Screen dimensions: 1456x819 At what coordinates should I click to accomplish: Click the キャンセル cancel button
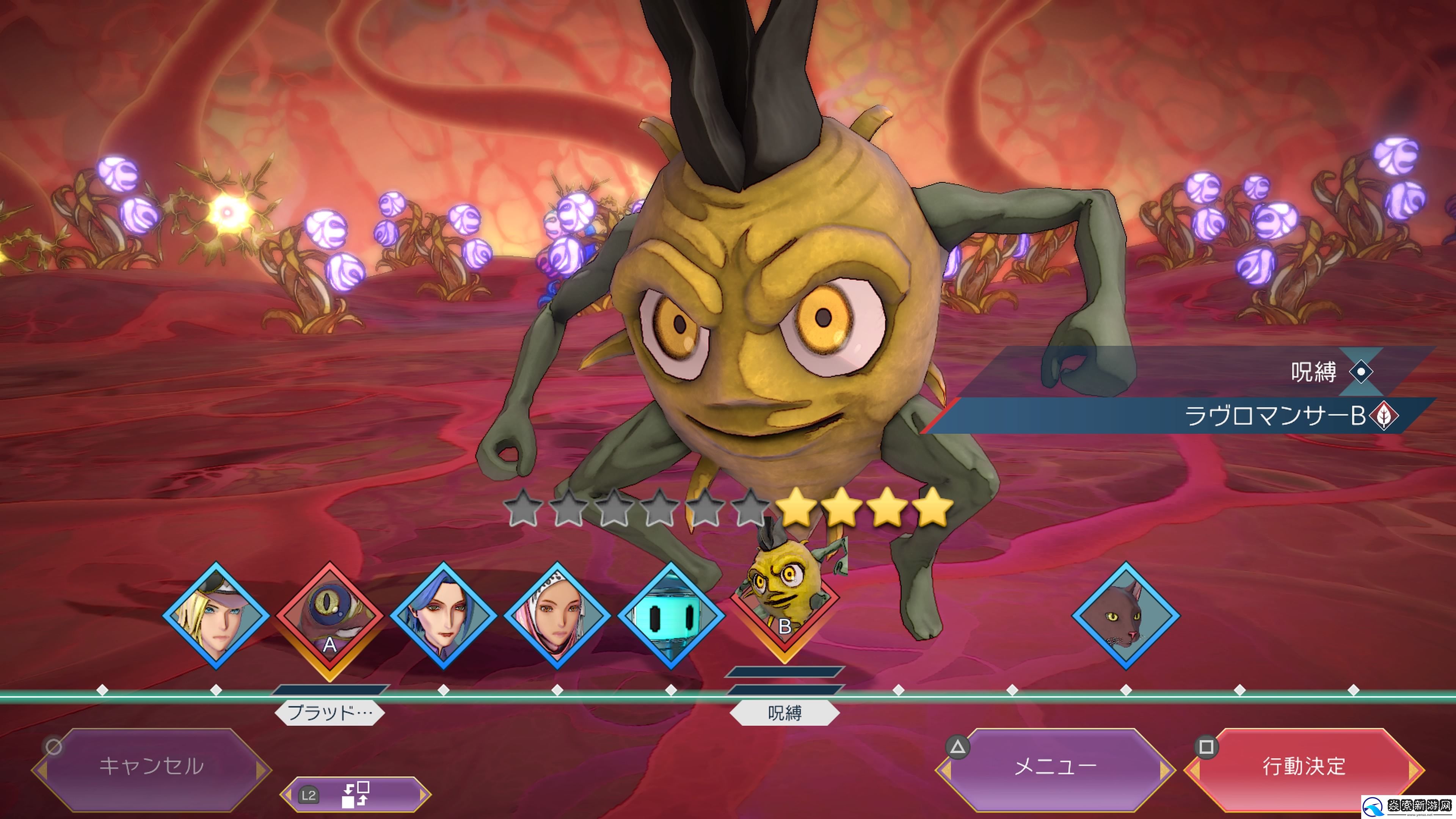coord(152,767)
